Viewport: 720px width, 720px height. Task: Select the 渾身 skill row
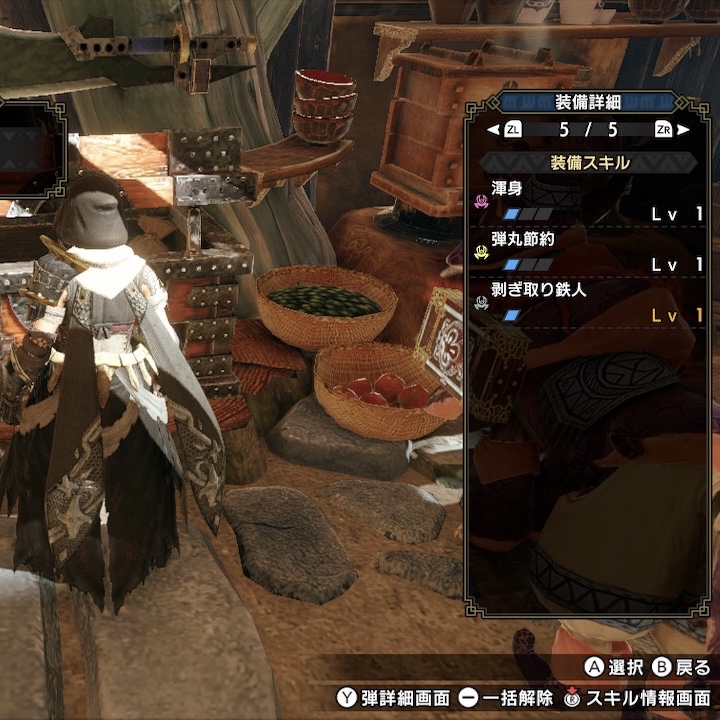pos(591,201)
